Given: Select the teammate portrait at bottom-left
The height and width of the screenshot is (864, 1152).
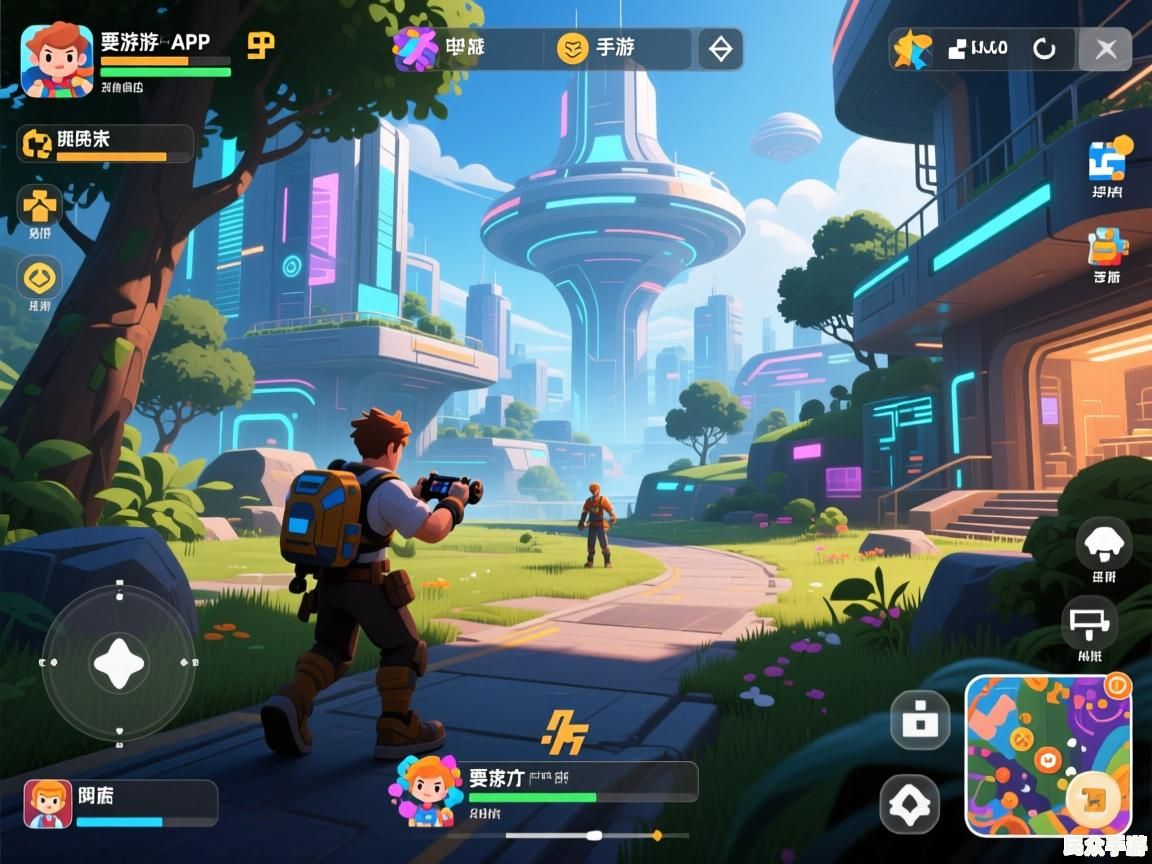Looking at the screenshot, I should click(48, 803).
